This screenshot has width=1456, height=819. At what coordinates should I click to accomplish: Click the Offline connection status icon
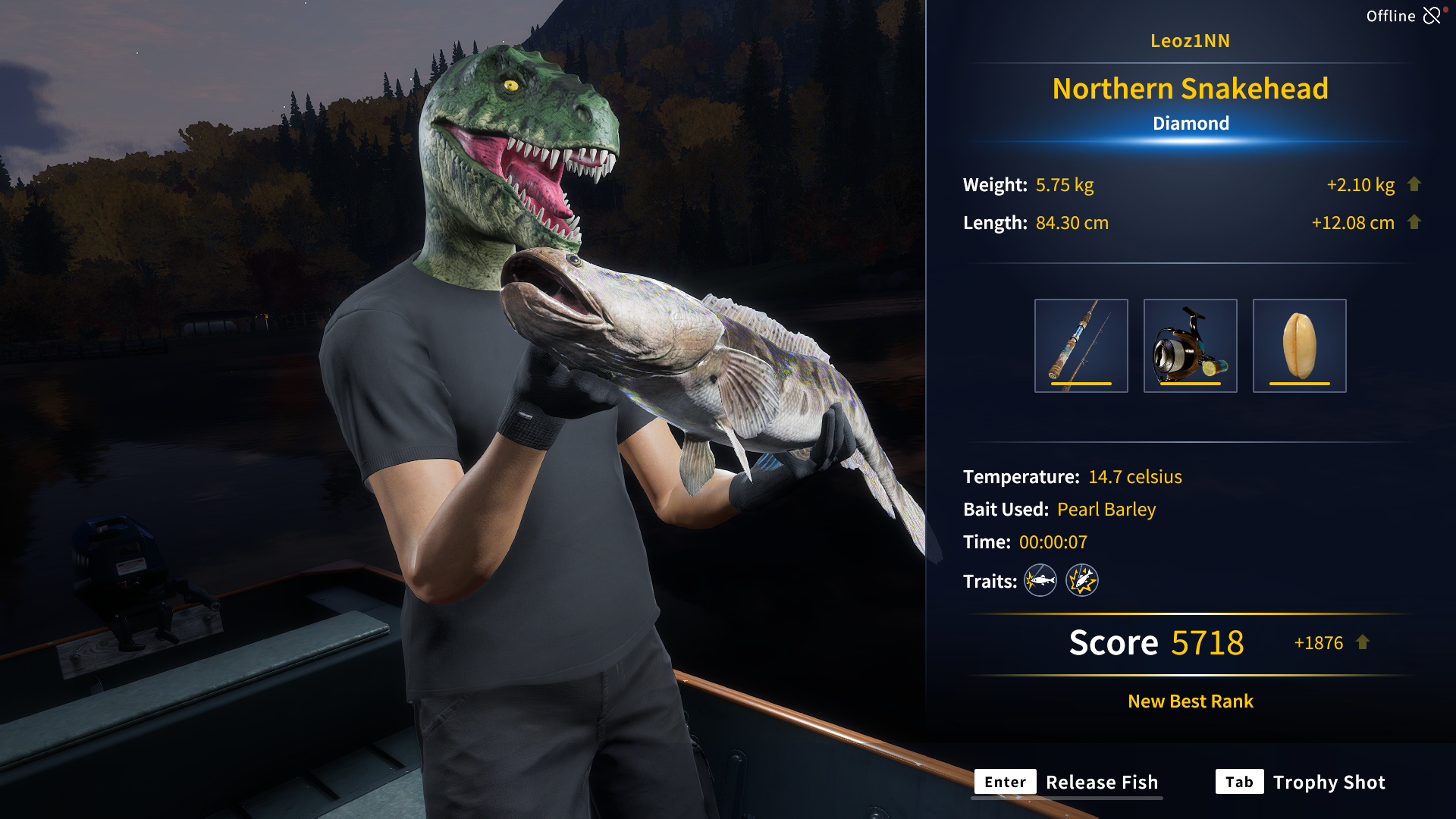[x=1432, y=16]
